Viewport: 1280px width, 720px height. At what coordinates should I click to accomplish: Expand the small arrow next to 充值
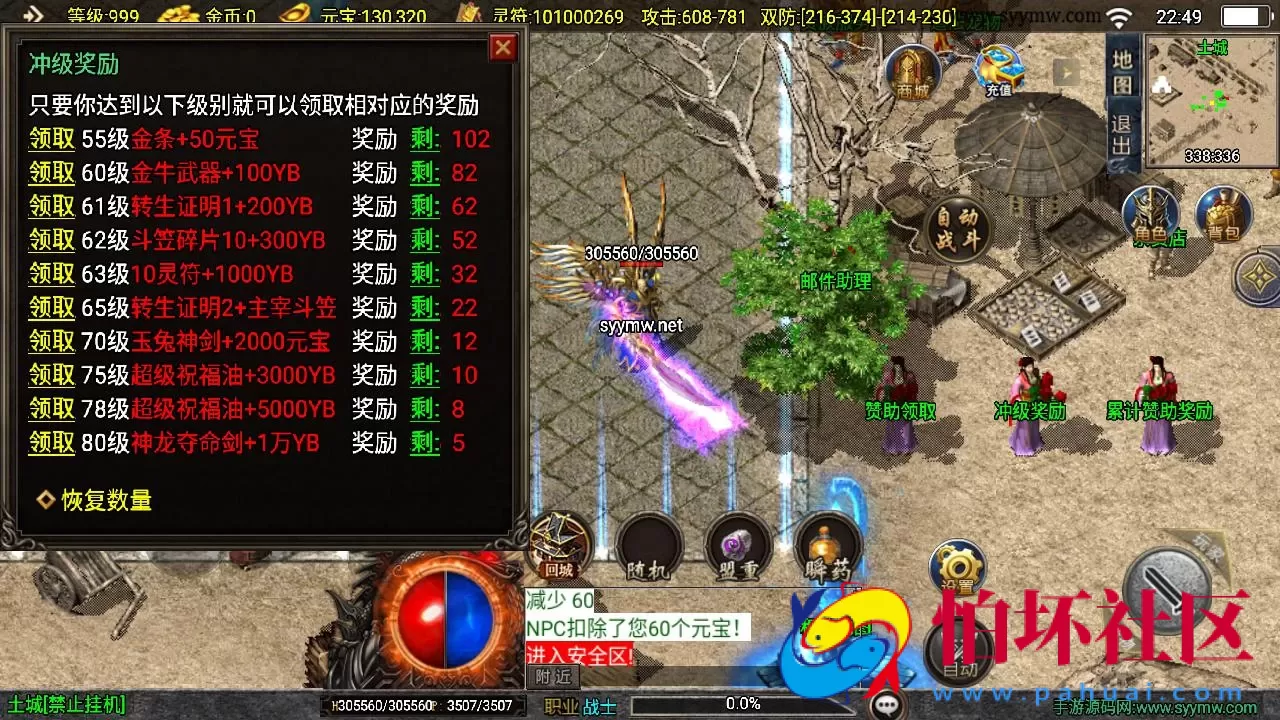tap(1066, 71)
